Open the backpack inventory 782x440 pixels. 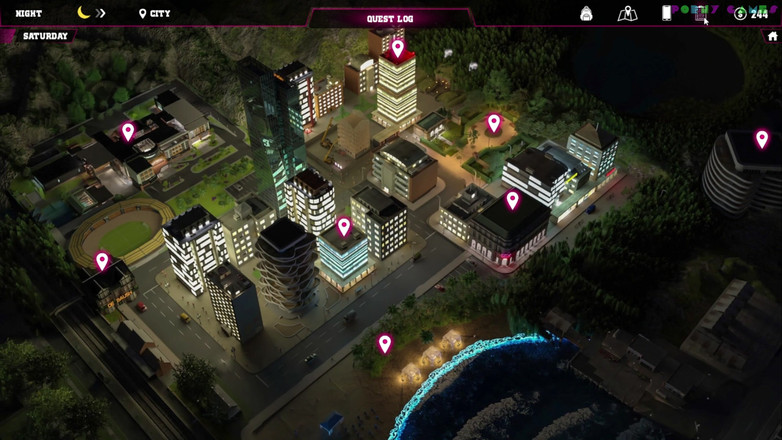coord(586,13)
